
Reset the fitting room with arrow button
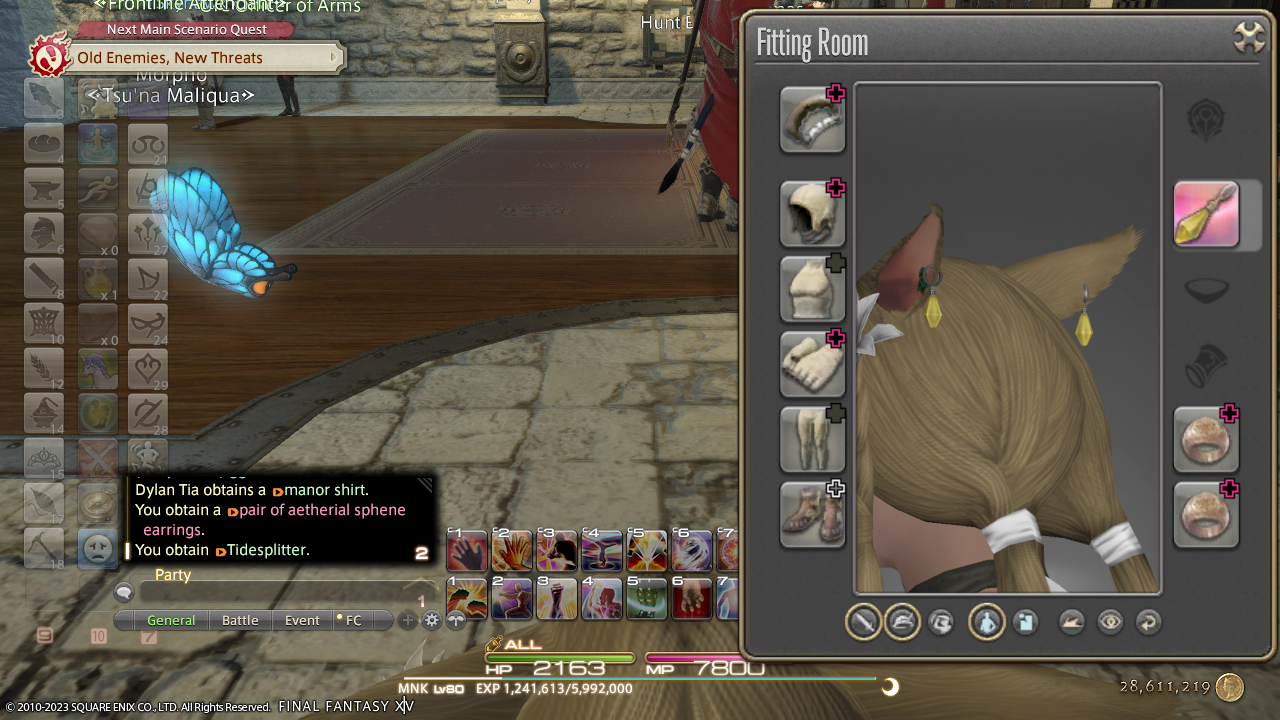tap(1149, 623)
